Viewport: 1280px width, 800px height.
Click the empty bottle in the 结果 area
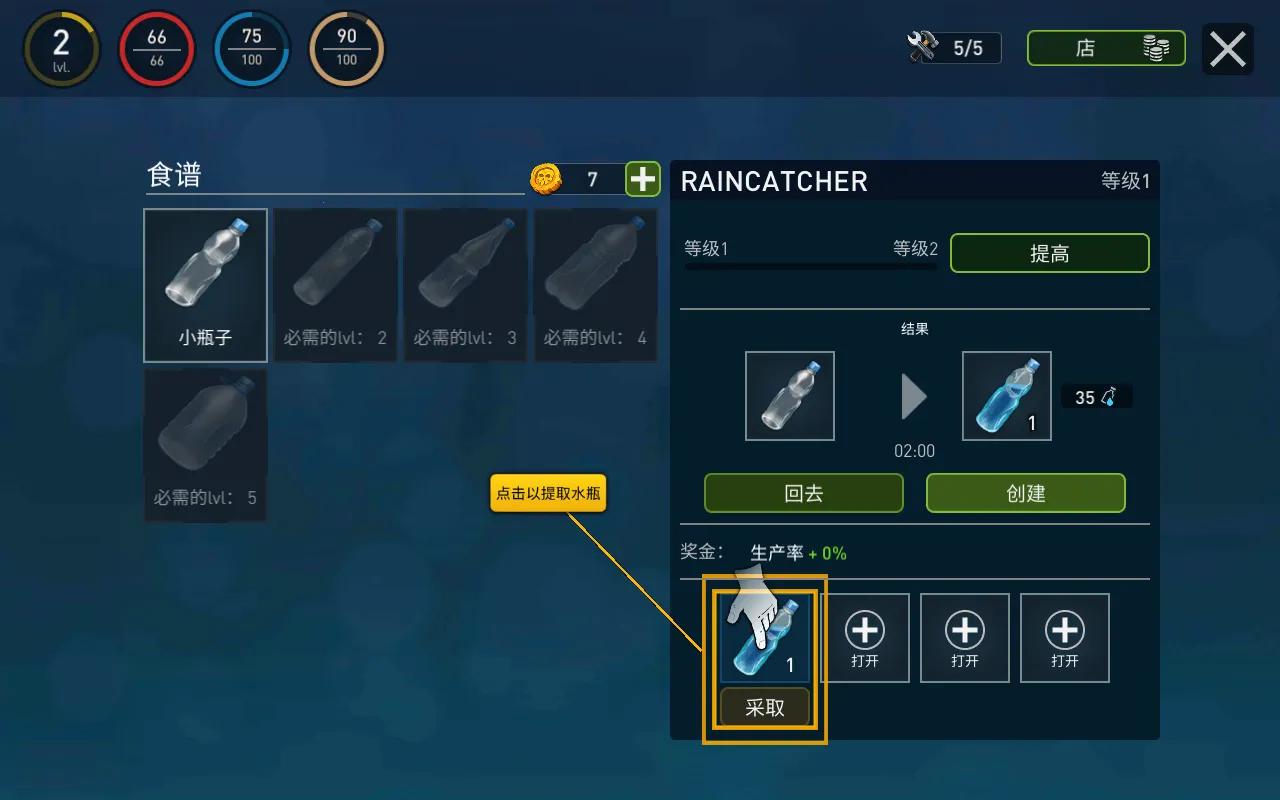[x=789, y=396]
